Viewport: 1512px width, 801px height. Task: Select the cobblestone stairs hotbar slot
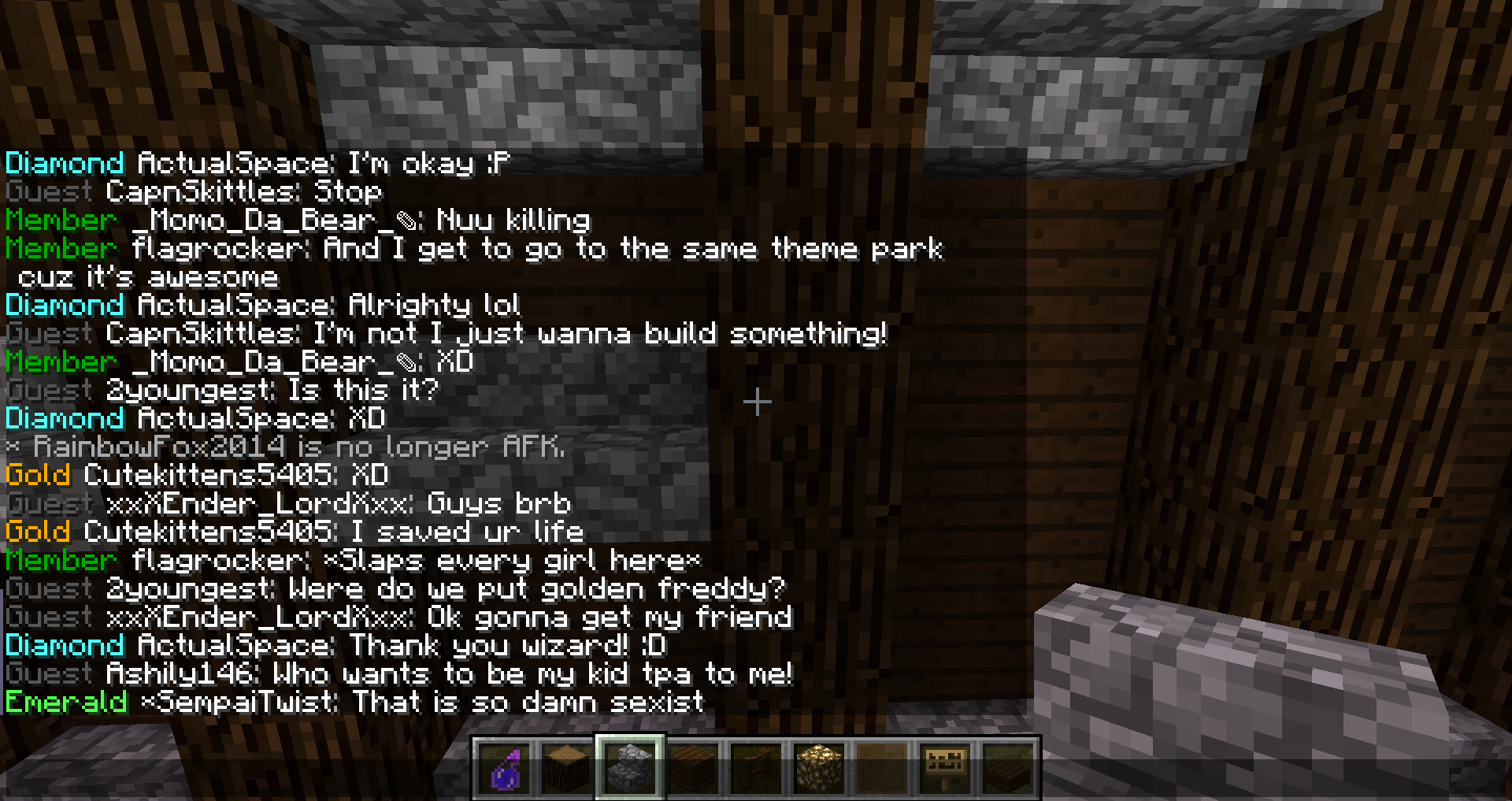click(631, 769)
